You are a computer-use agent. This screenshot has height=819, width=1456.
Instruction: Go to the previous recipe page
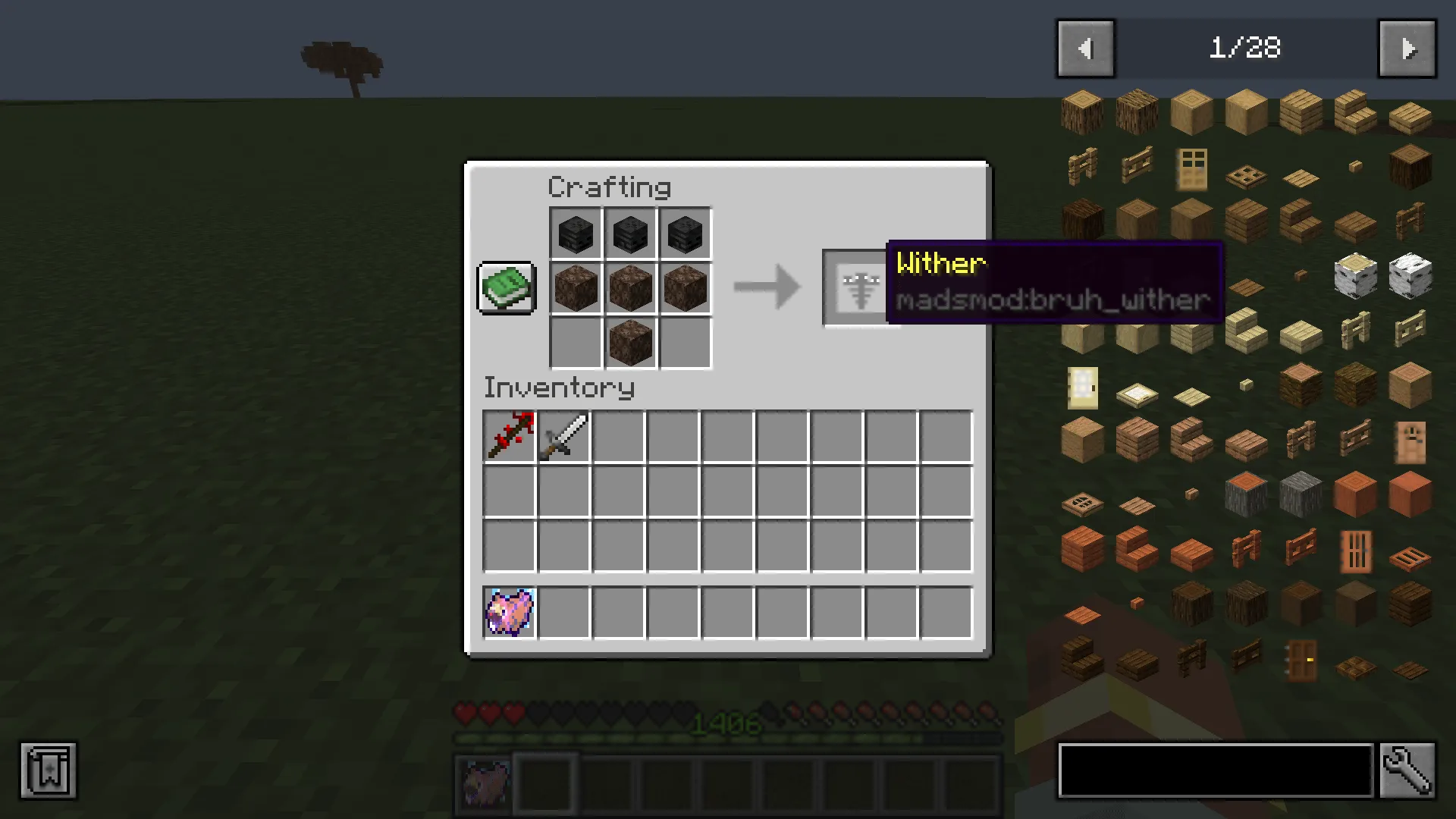1085,48
